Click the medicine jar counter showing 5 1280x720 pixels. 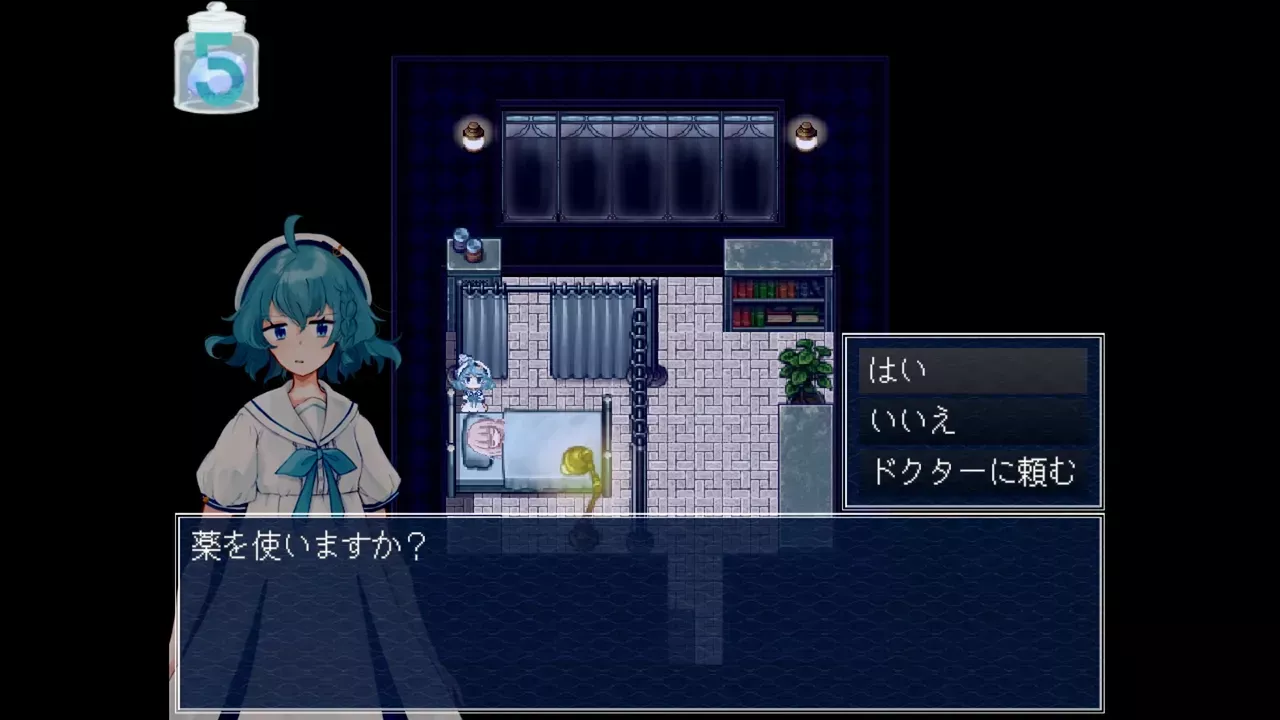[215, 62]
